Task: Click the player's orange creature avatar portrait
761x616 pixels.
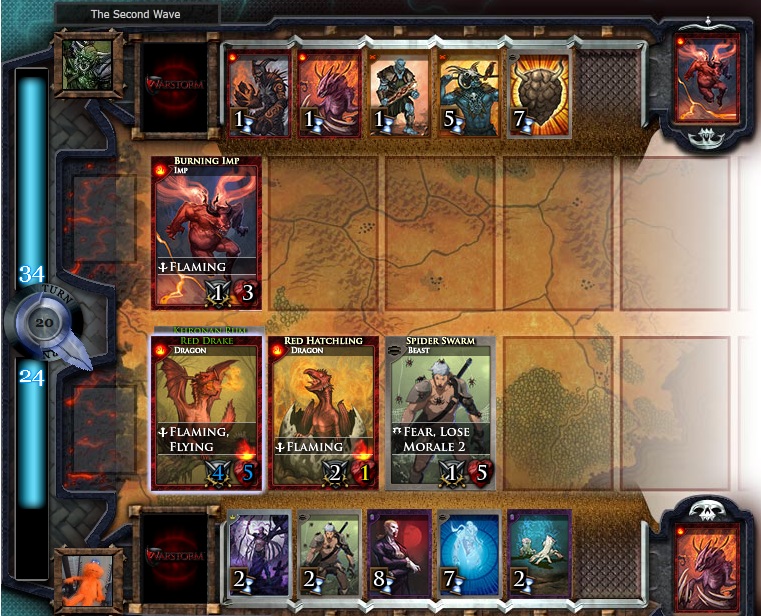Action: coord(88,580)
